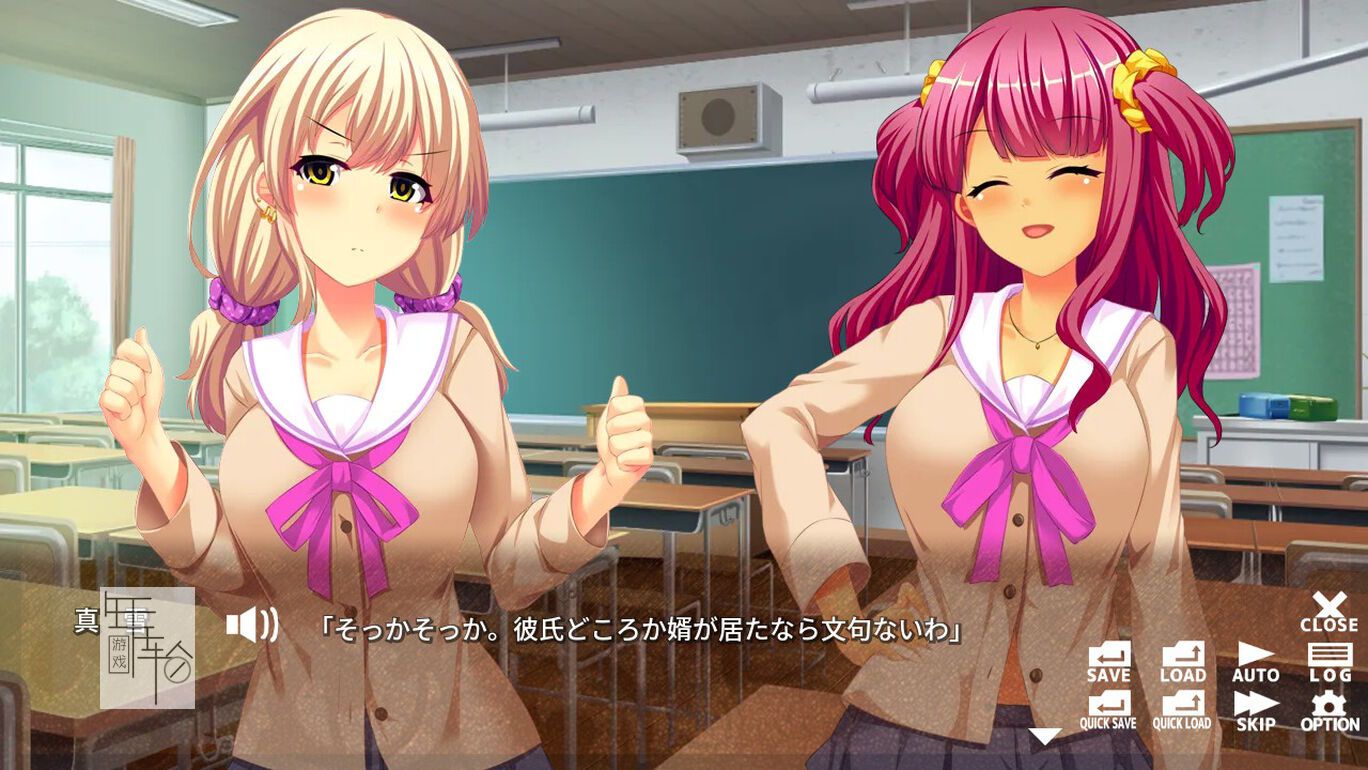Enable AUTO text advance

[1255, 662]
